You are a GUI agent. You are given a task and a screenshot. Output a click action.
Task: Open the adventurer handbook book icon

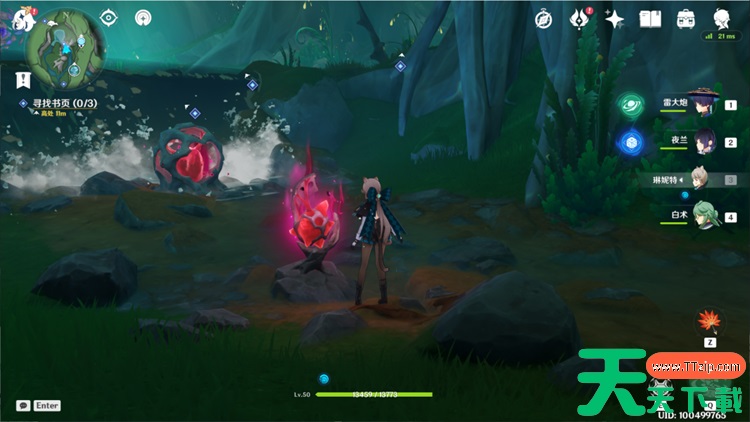651,19
